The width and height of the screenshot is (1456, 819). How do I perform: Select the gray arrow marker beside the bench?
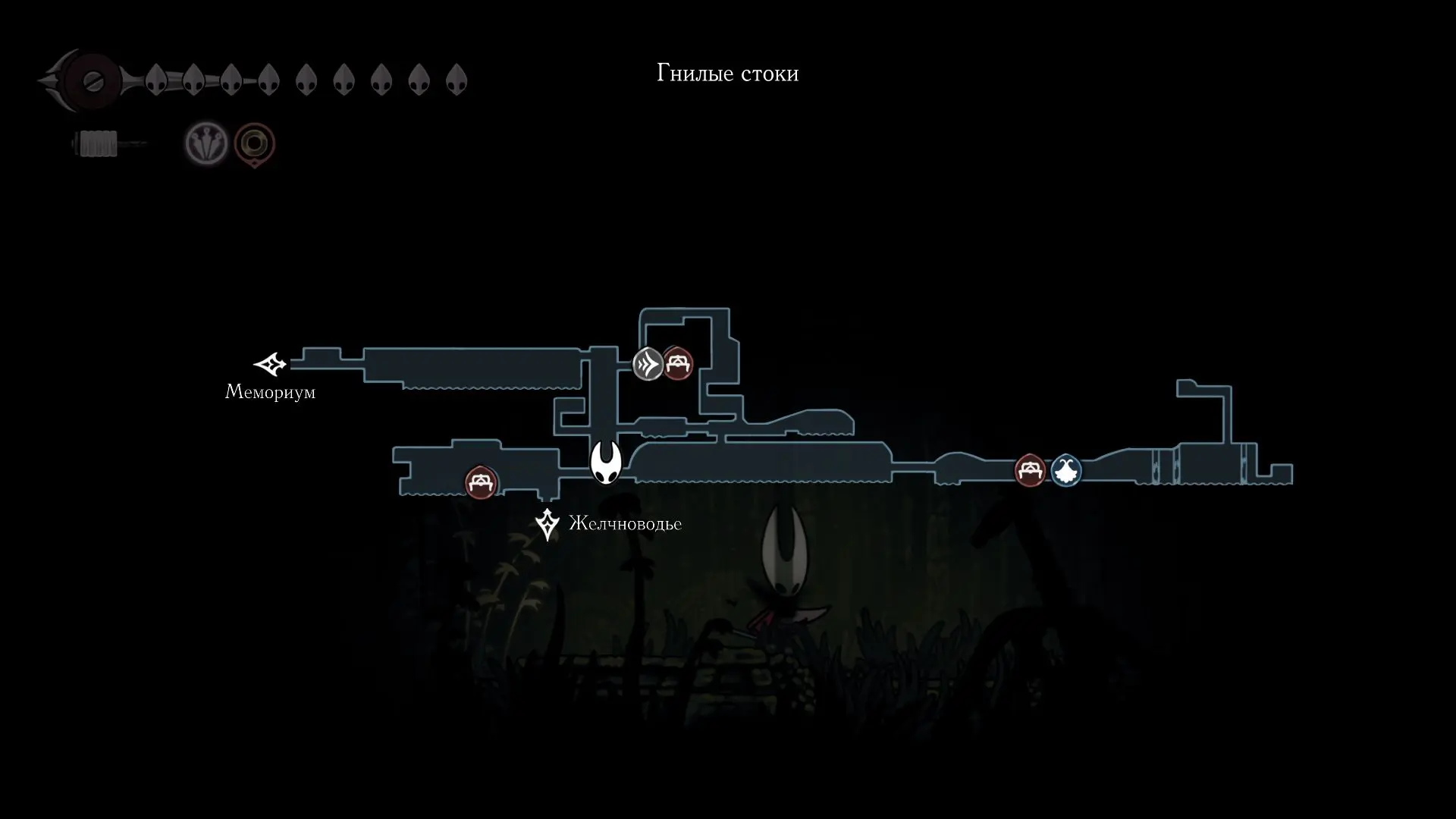click(648, 364)
